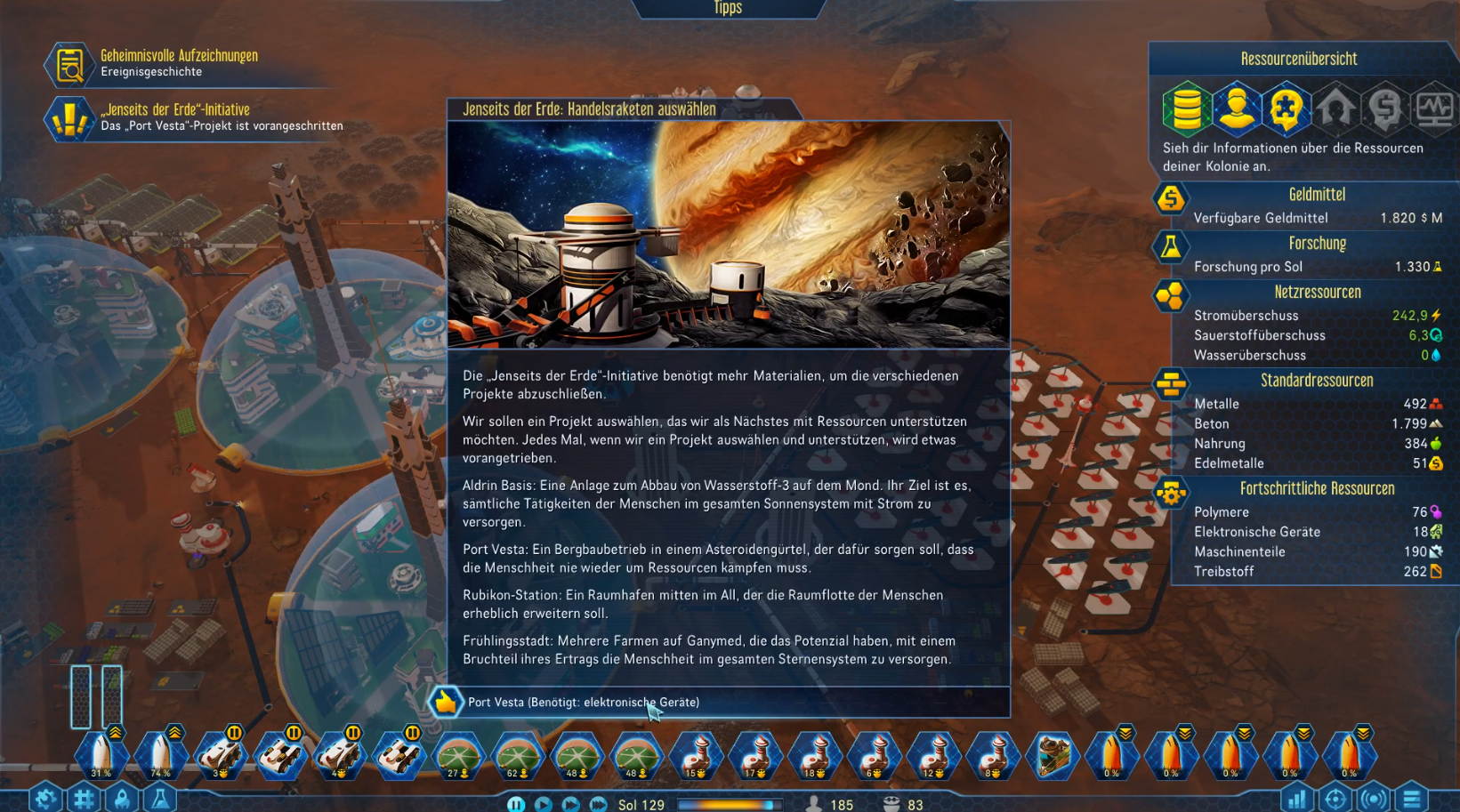Select the colonist overview hexagon icon
Image resolution: width=1460 pixels, height=812 pixels.
pos(1237,108)
